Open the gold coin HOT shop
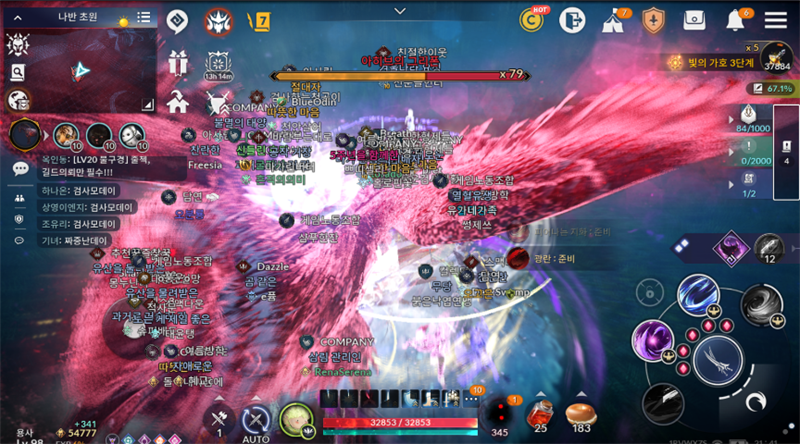 [x=531, y=19]
